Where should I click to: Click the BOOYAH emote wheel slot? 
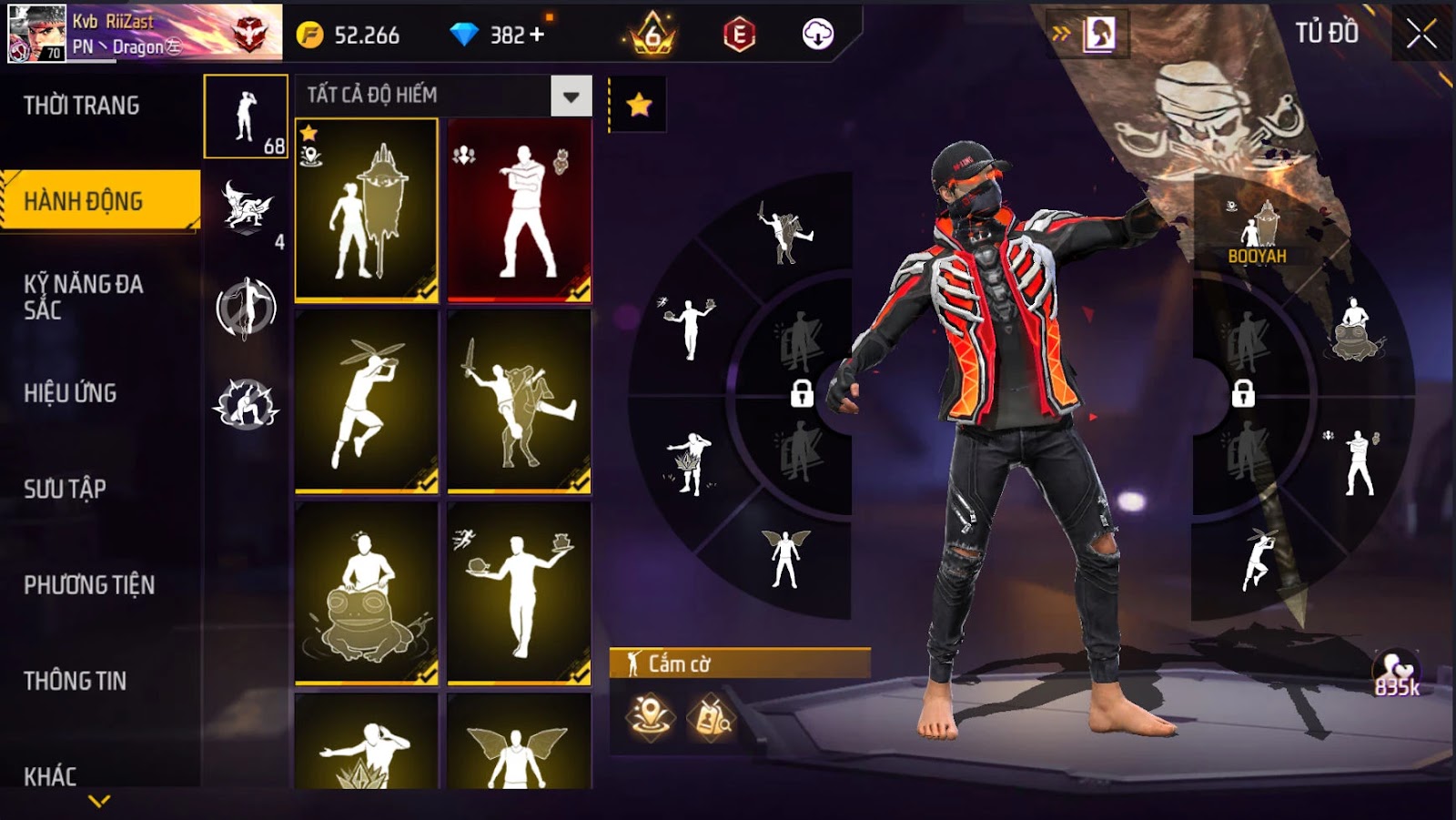[x=1257, y=232]
